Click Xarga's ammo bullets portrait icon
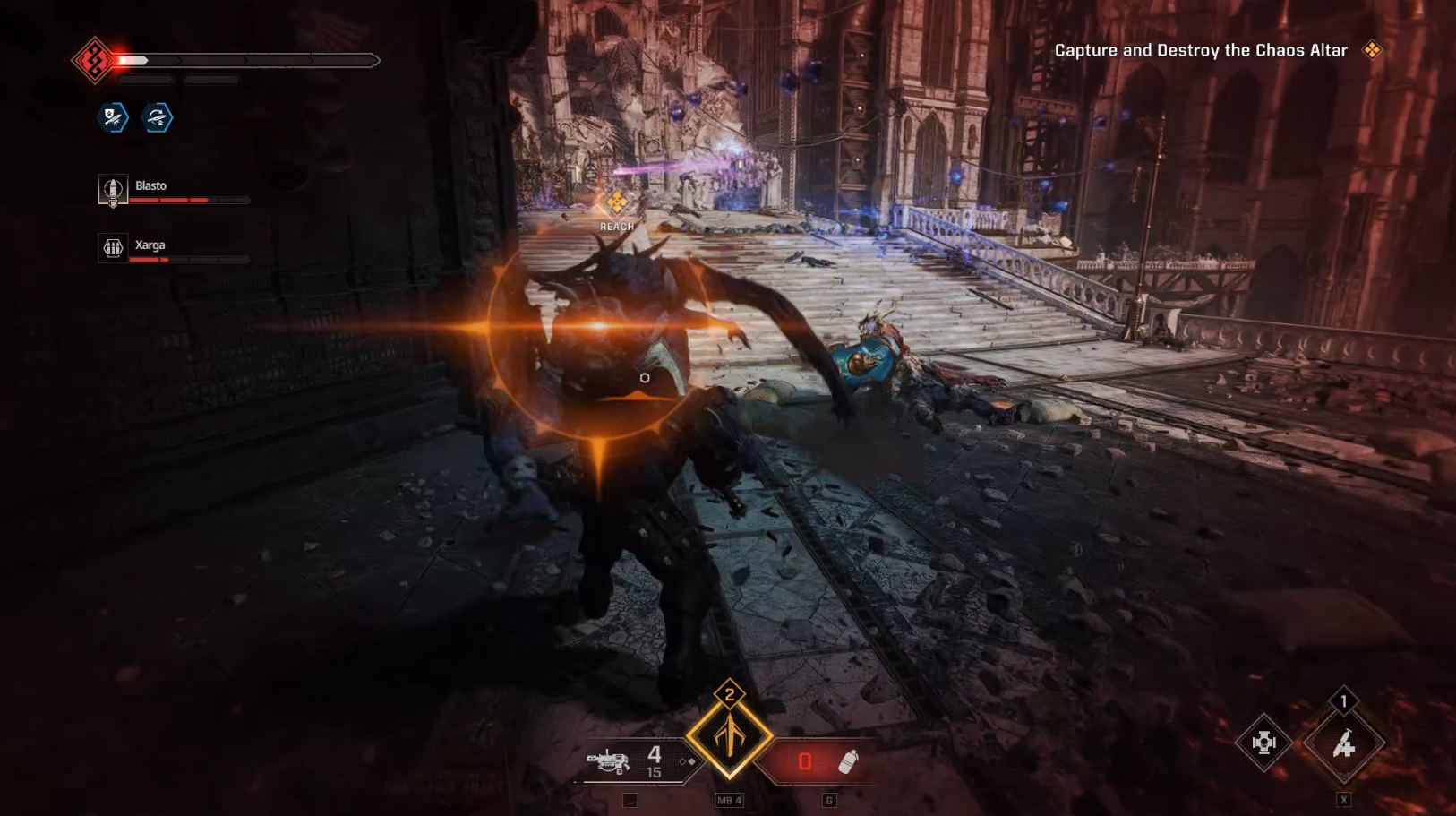This screenshot has height=816, width=1456. pyautogui.click(x=113, y=249)
